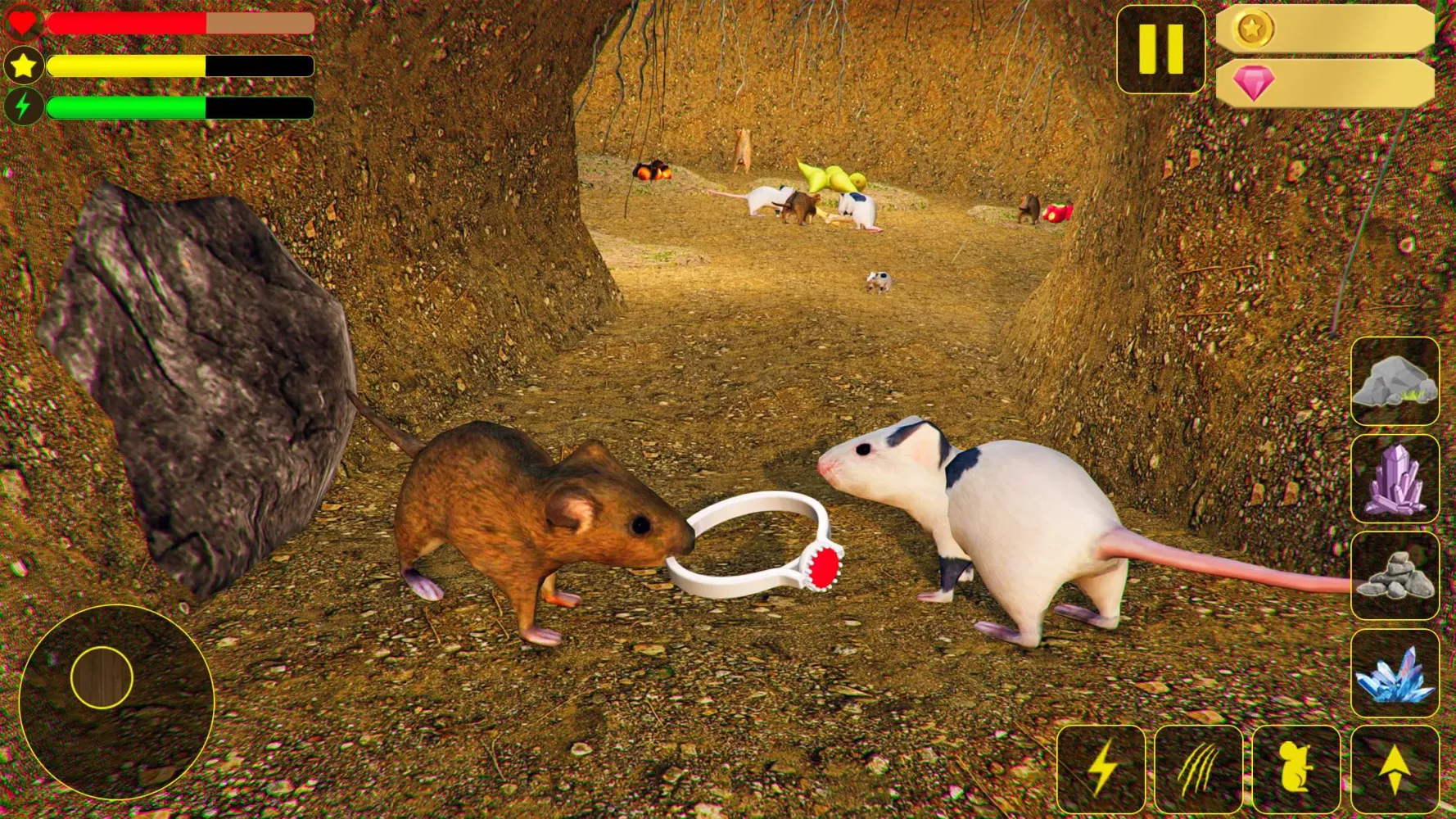Pick the blue crystal cluster icon
The image size is (1456, 819).
tap(1394, 672)
